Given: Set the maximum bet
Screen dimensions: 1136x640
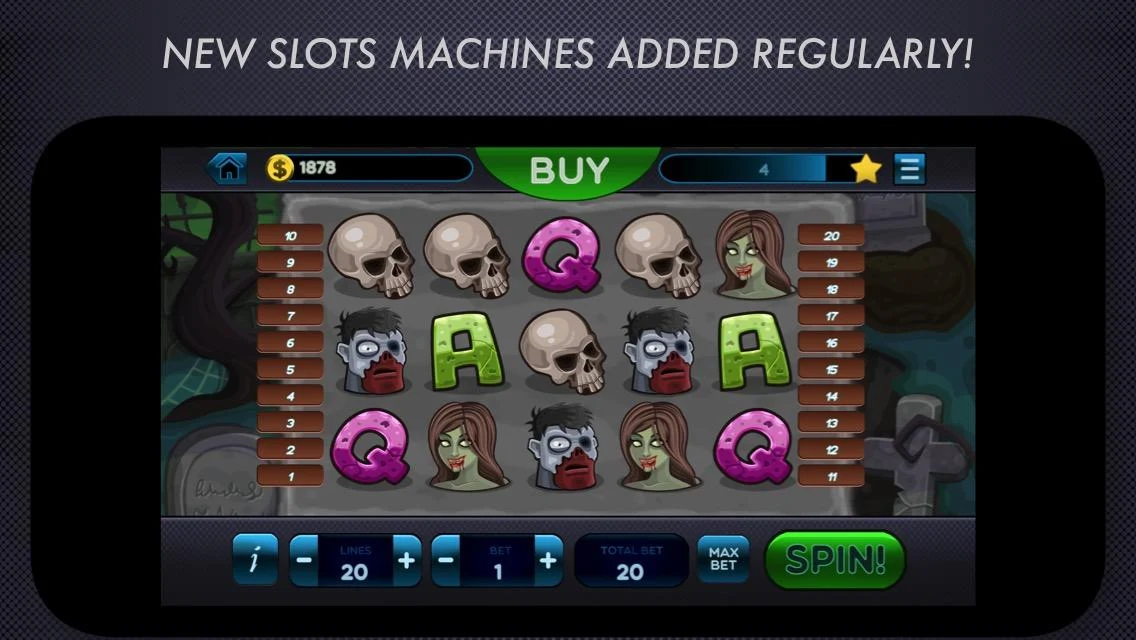Looking at the screenshot, I should (x=722, y=560).
